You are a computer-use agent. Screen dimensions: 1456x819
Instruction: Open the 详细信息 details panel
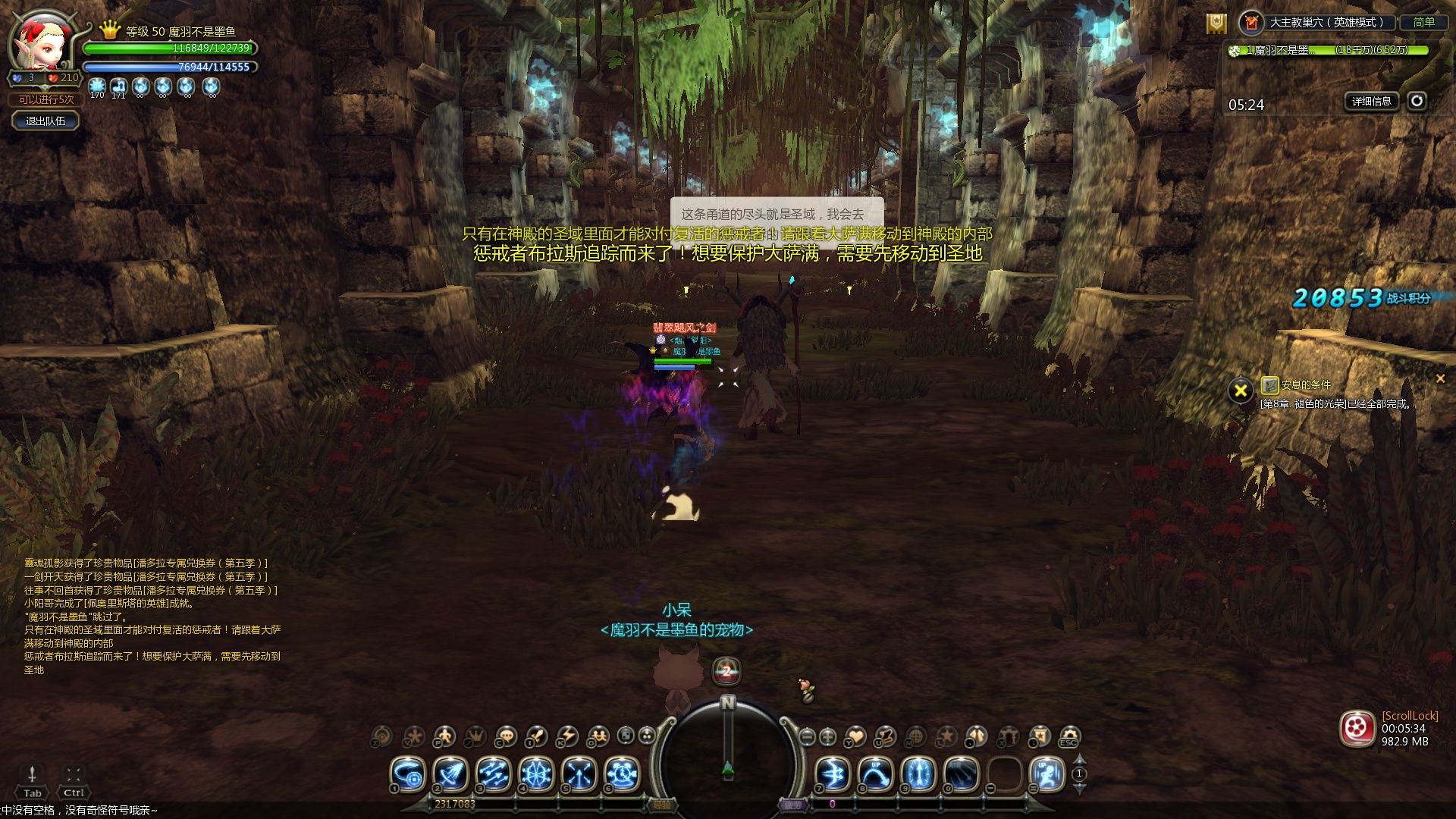tap(1372, 101)
